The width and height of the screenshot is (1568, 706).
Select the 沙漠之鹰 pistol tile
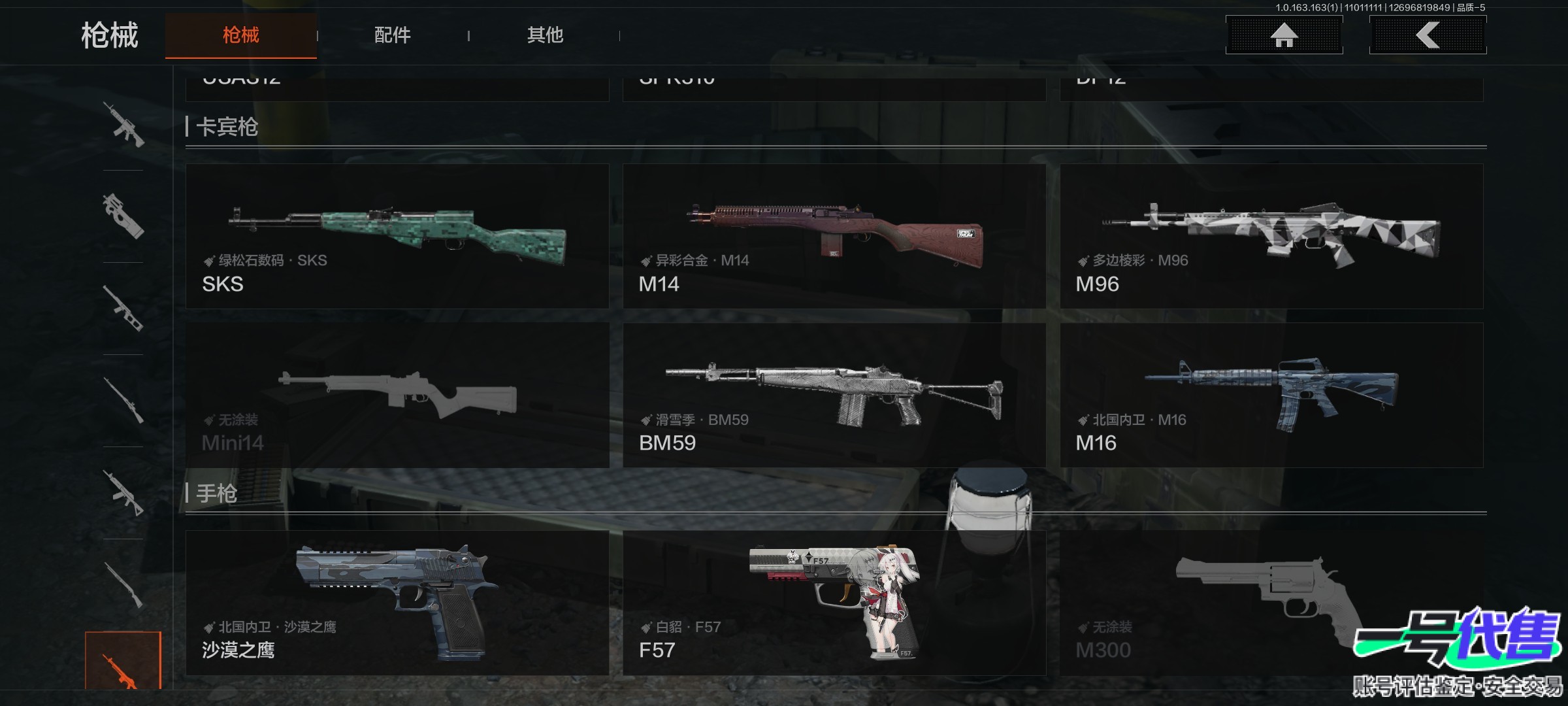pyautogui.click(x=397, y=603)
